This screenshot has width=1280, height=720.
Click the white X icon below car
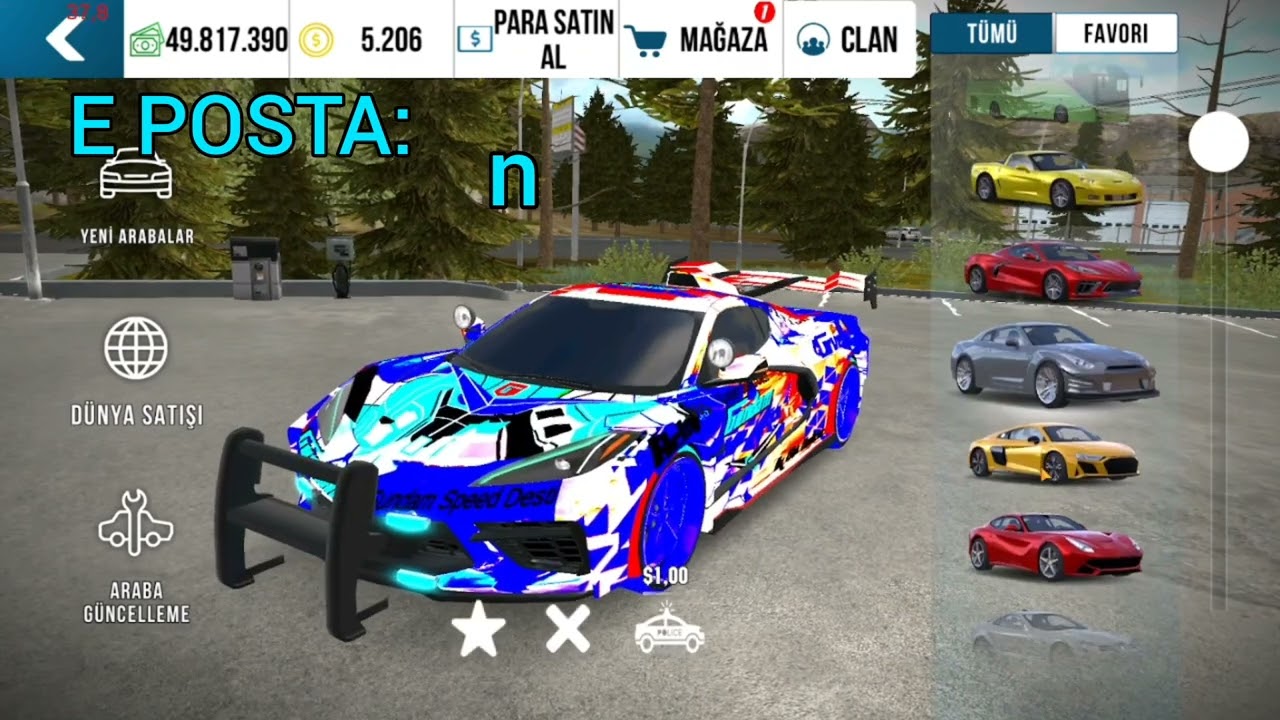pos(568,630)
